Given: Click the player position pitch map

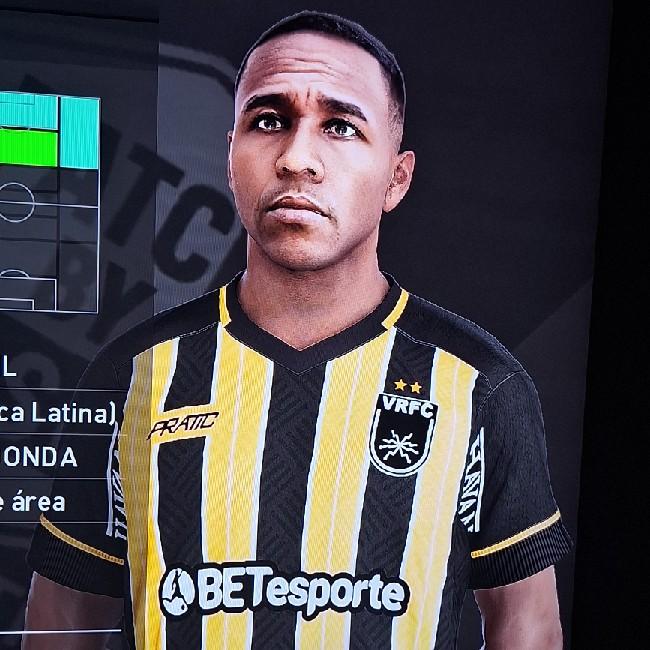Looking at the screenshot, I should (x=48, y=200).
